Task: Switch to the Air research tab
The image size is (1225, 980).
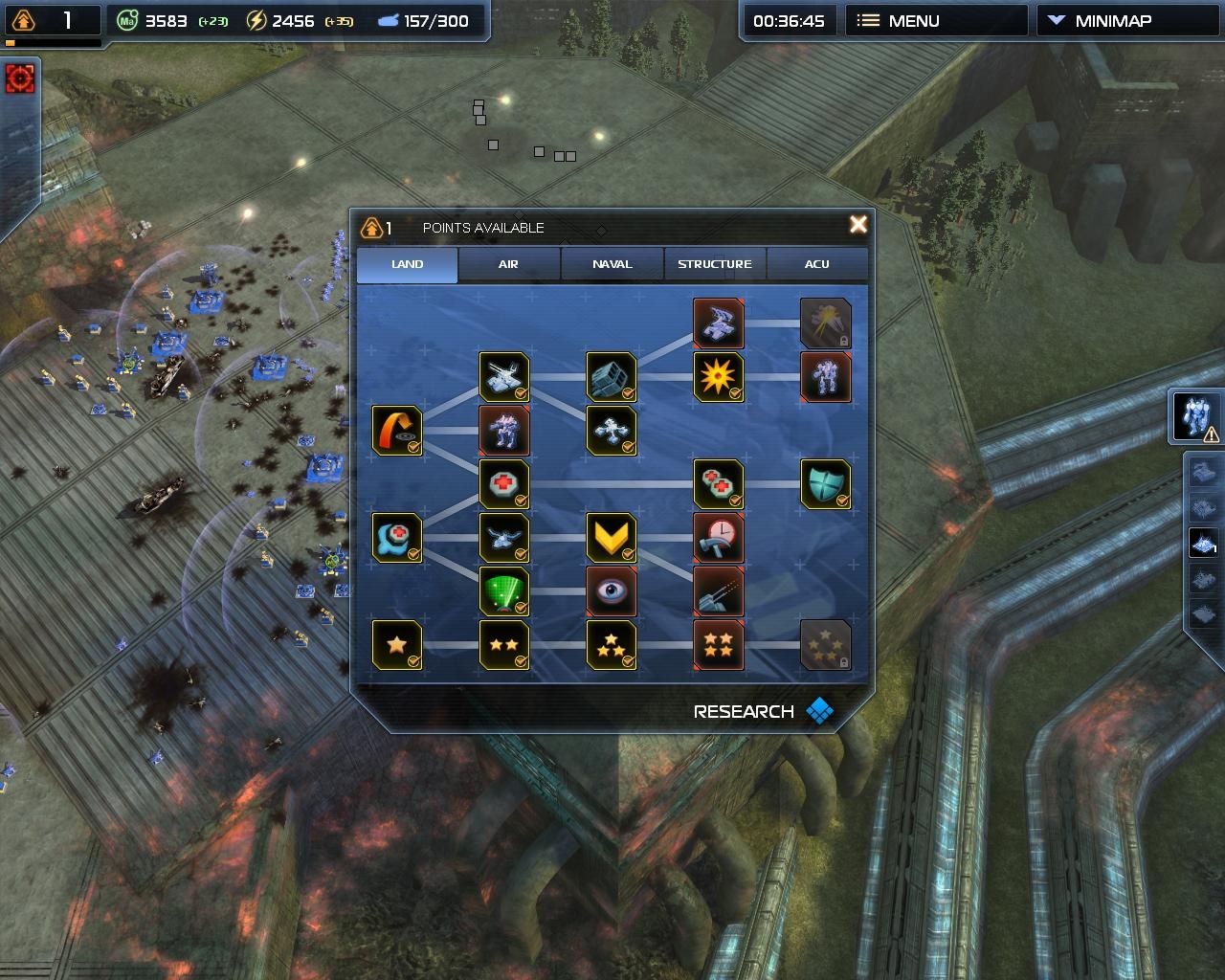Action: [508, 264]
